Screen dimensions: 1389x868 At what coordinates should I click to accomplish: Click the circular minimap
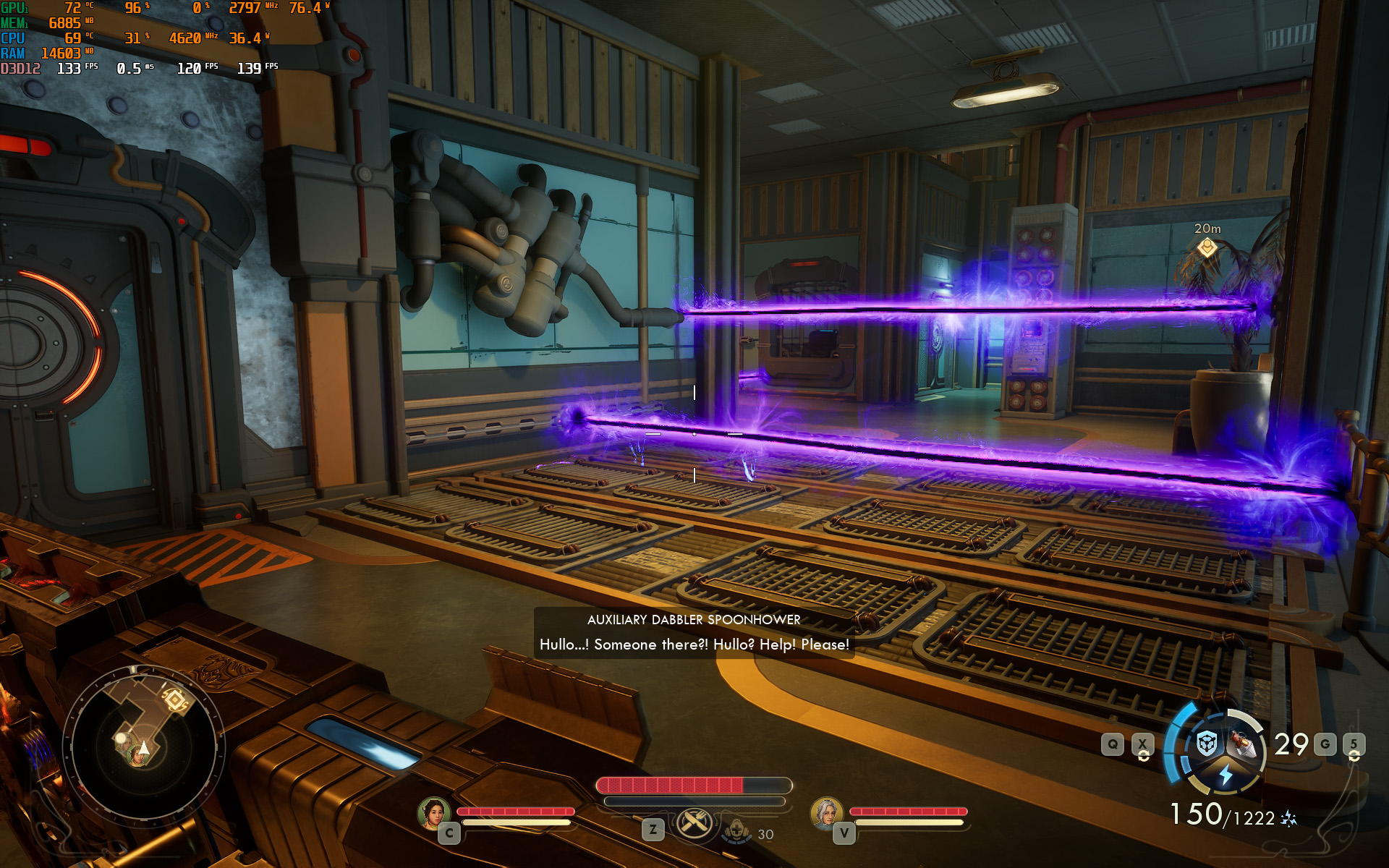pyautogui.click(x=143, y=745)
